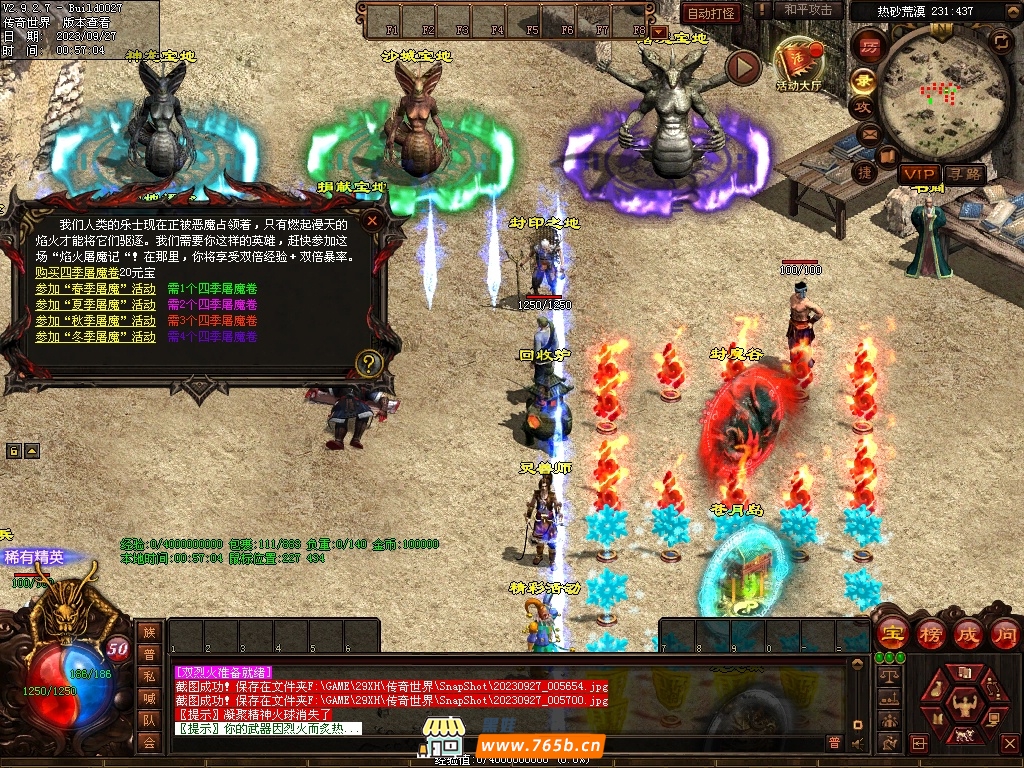Open the dialogue help question mark
Viewport: 1024px width, 768px height.
369,363
